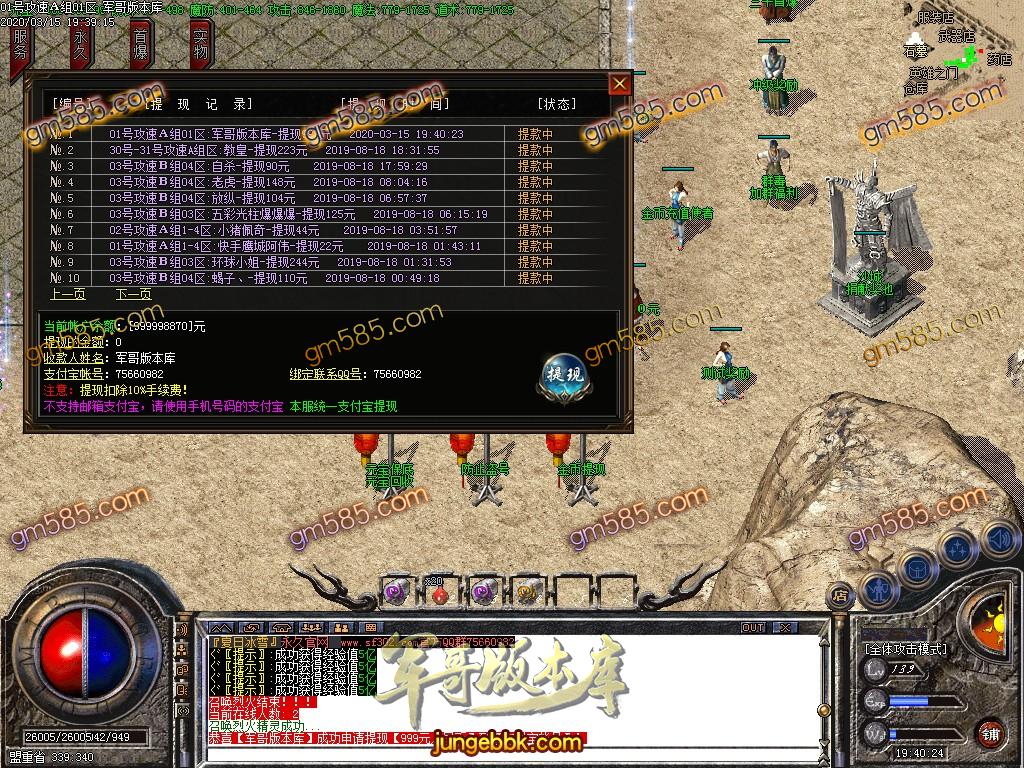Open the 服务 banner tab
1024x768 pixels.
[22, 47]
